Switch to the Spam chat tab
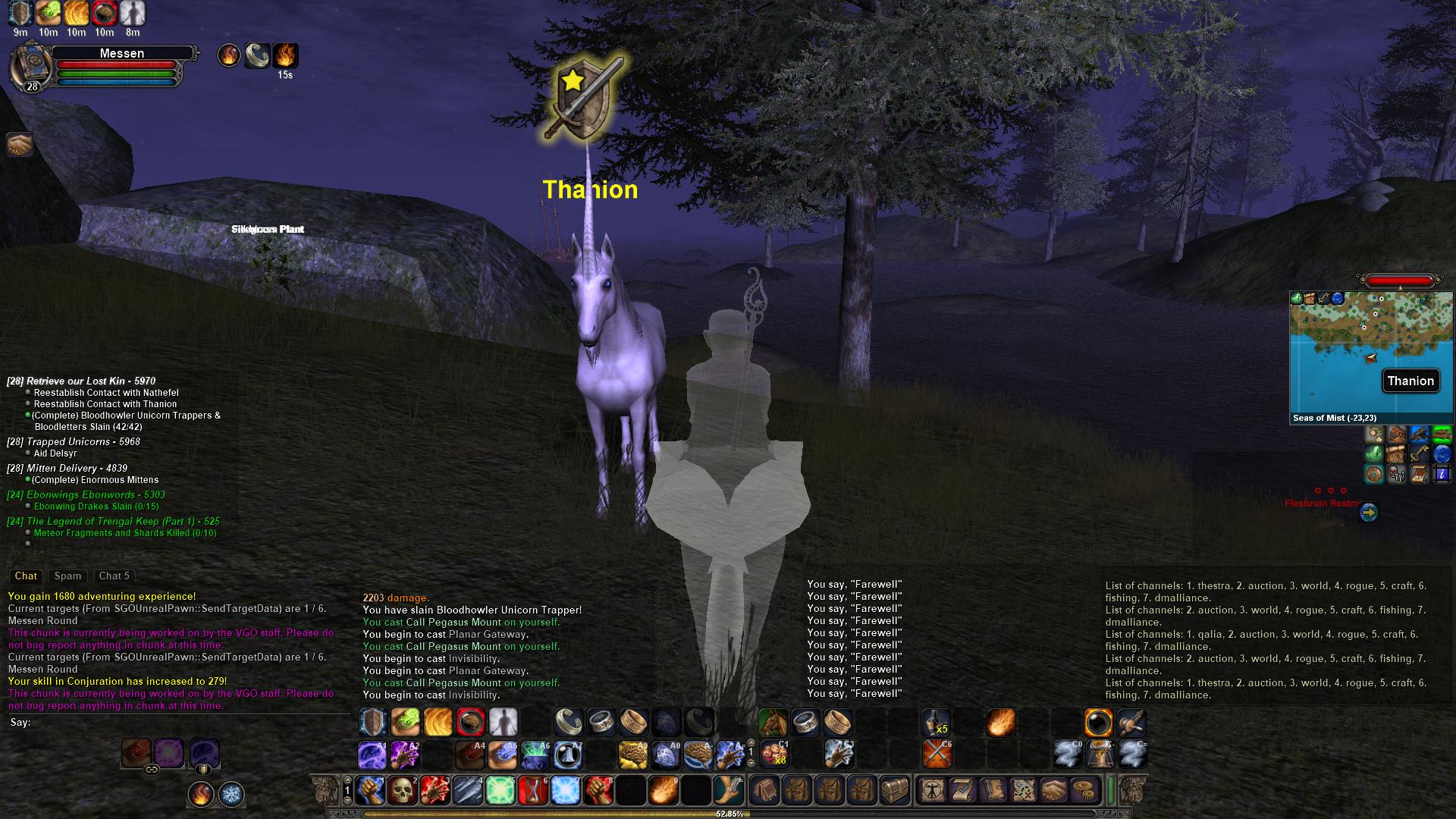This screenshot has height=819, width=1456. click(x=67, y=576)
